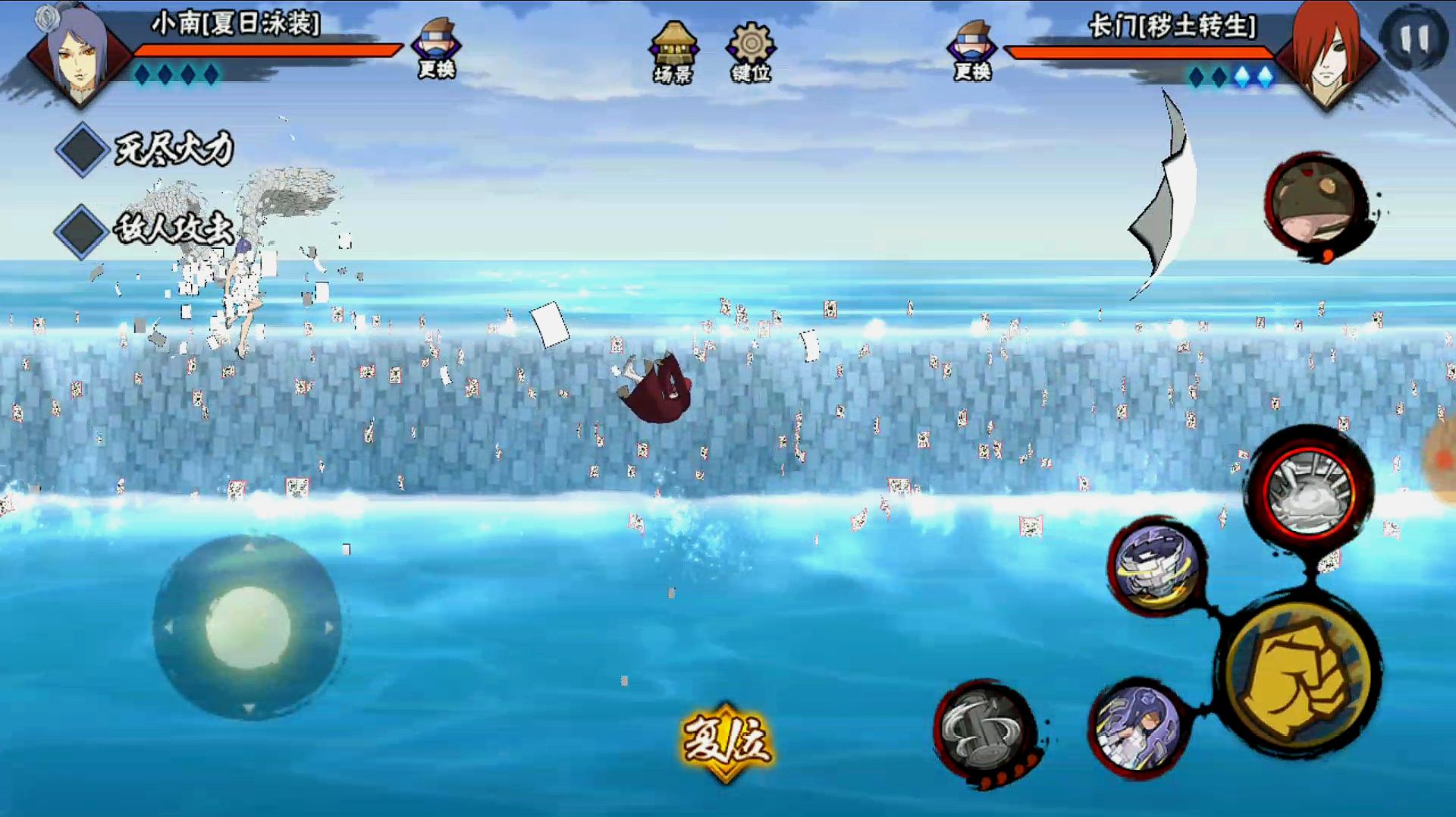The image size is (1456, 817).
Task: Click the 复位 reset button
Action: 726,740
